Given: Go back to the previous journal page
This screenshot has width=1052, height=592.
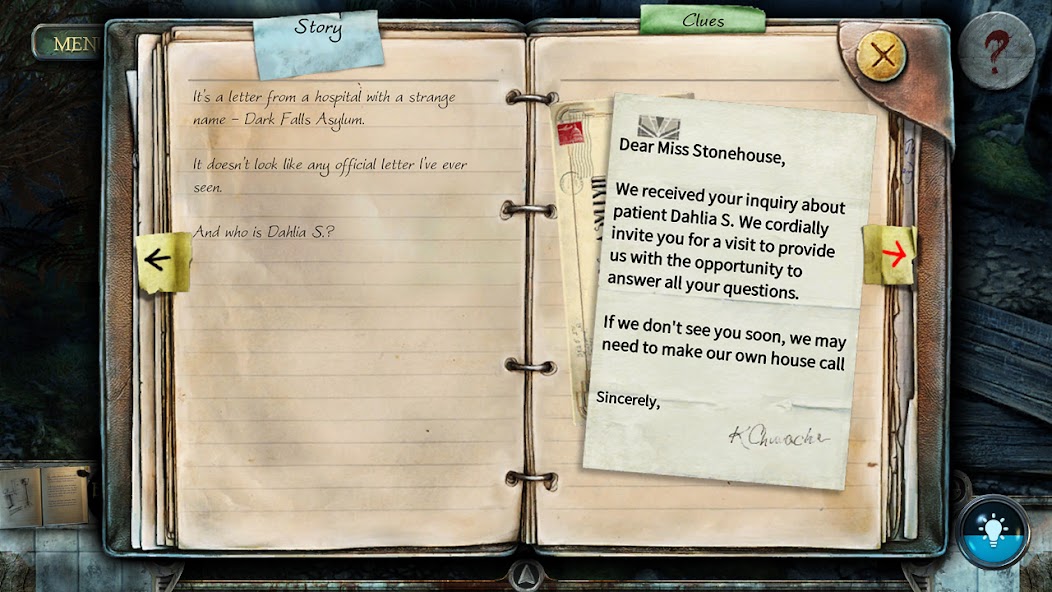Looking at the screenshot, I should [x=161, y=261].
